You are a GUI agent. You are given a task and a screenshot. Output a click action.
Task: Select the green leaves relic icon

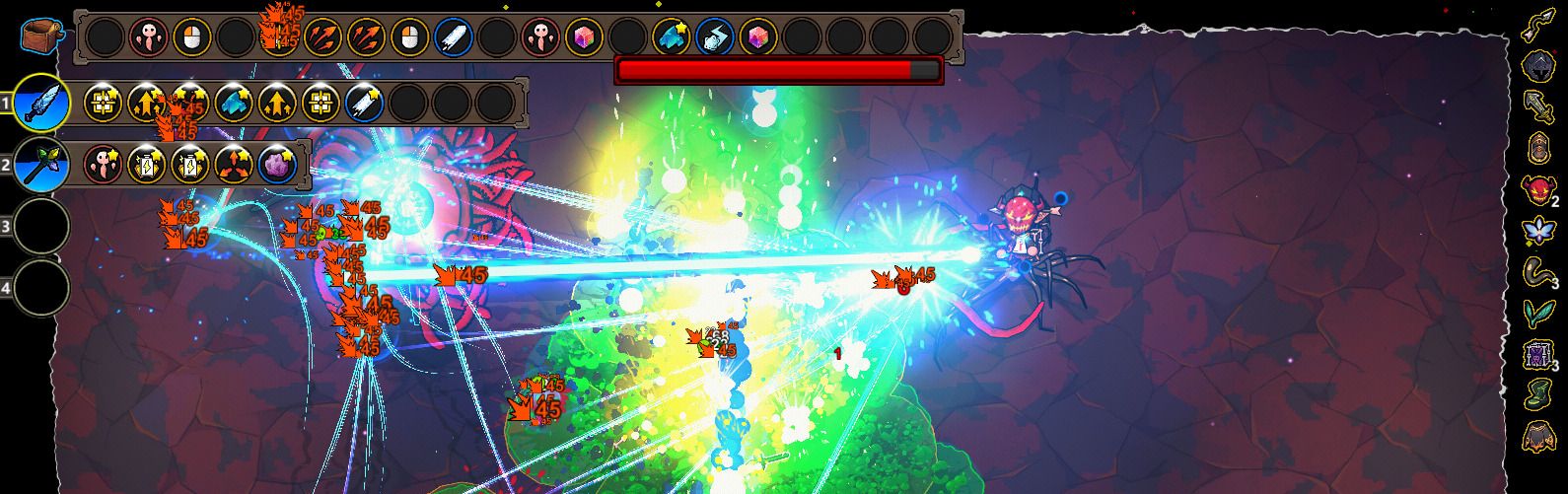(x=1538, y=313)
